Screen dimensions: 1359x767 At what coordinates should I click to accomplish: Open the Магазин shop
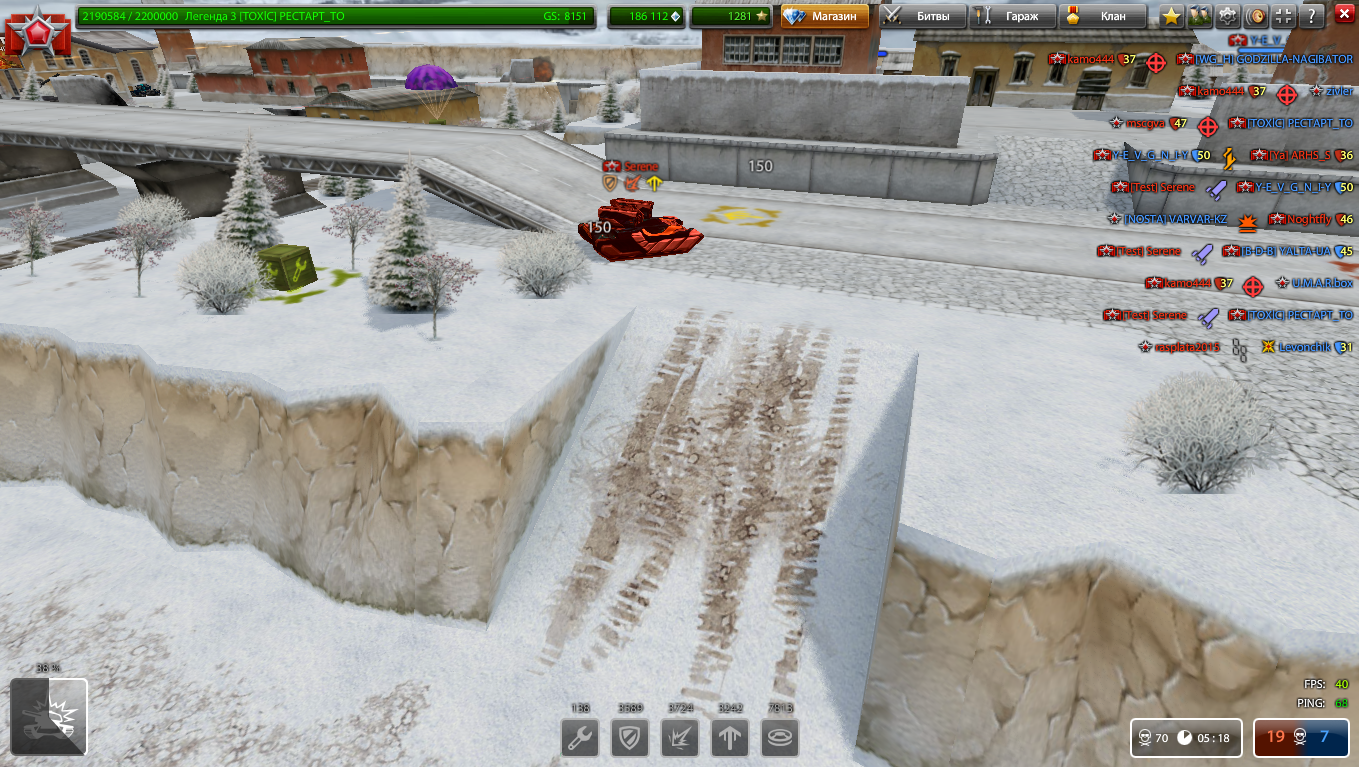[825, 16]
